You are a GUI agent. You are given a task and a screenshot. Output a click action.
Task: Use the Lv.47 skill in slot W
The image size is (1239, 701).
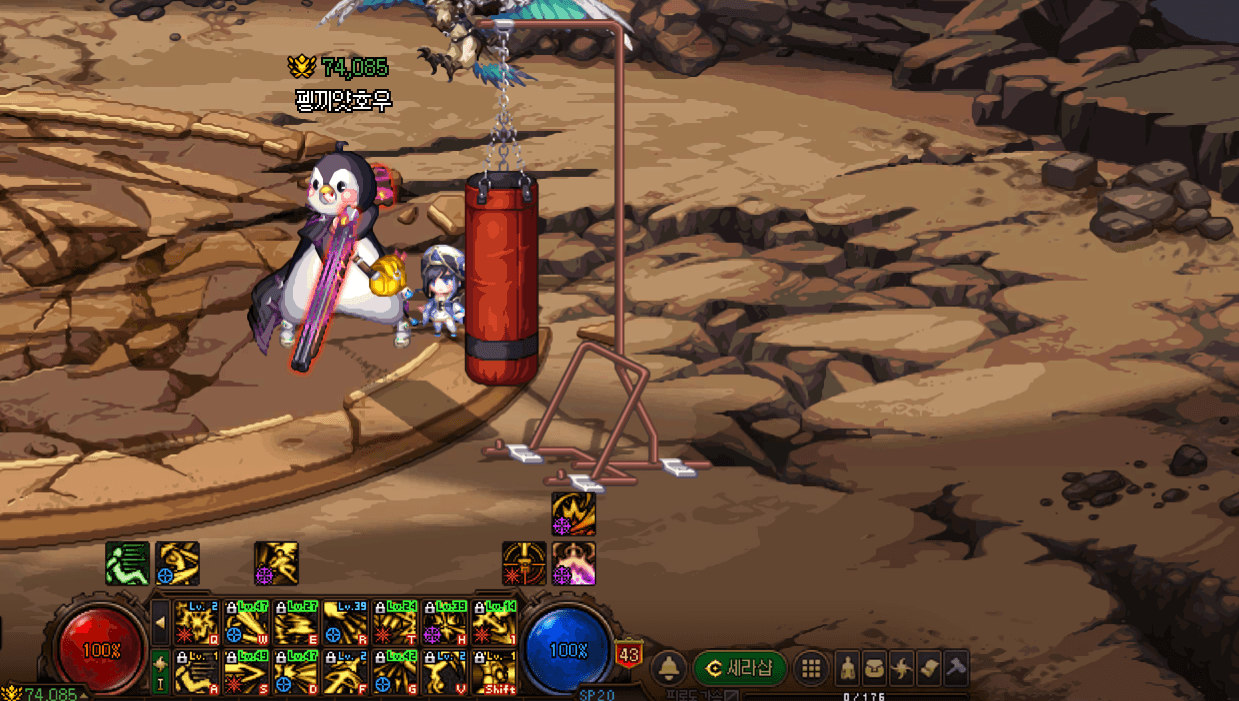tap(246, 621)
